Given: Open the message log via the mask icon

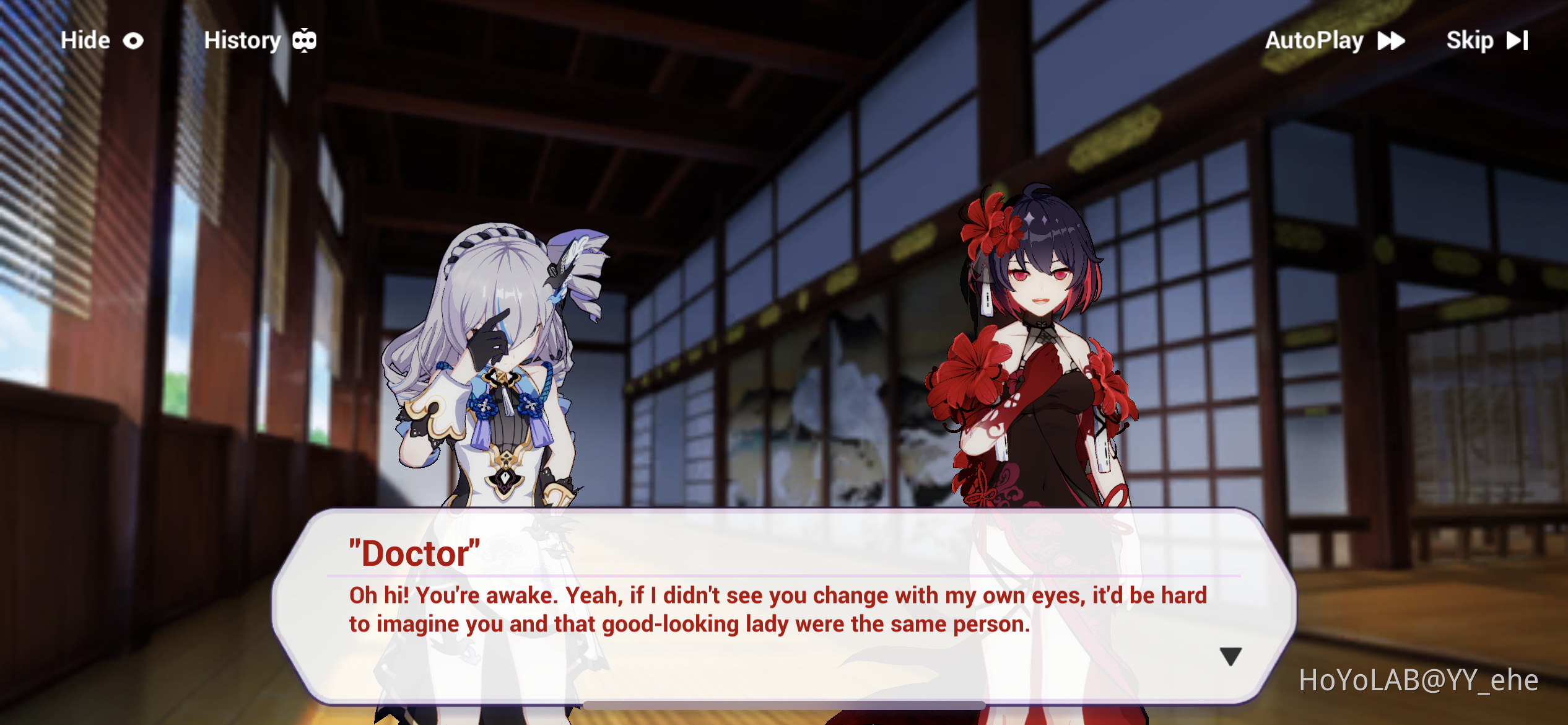Looking at the screenshot, I should [303, 40].
